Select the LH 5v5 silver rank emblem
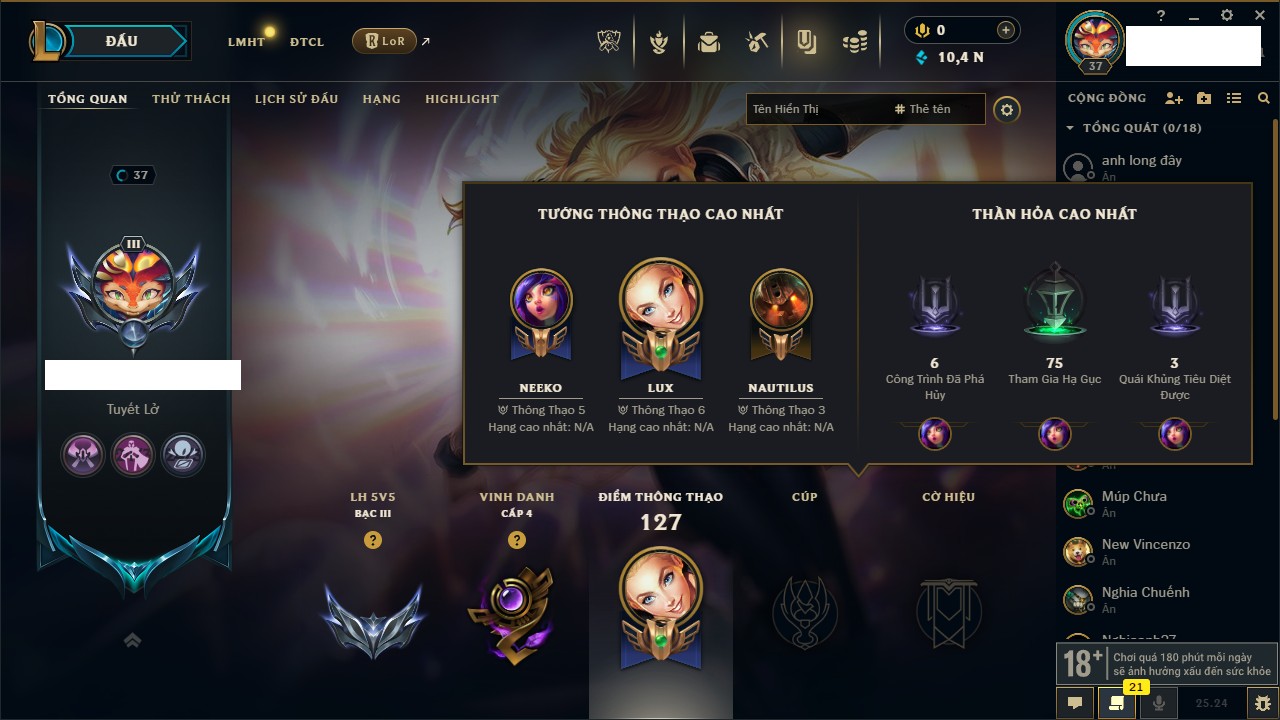 pyautogui.click(x=373, y=620)
